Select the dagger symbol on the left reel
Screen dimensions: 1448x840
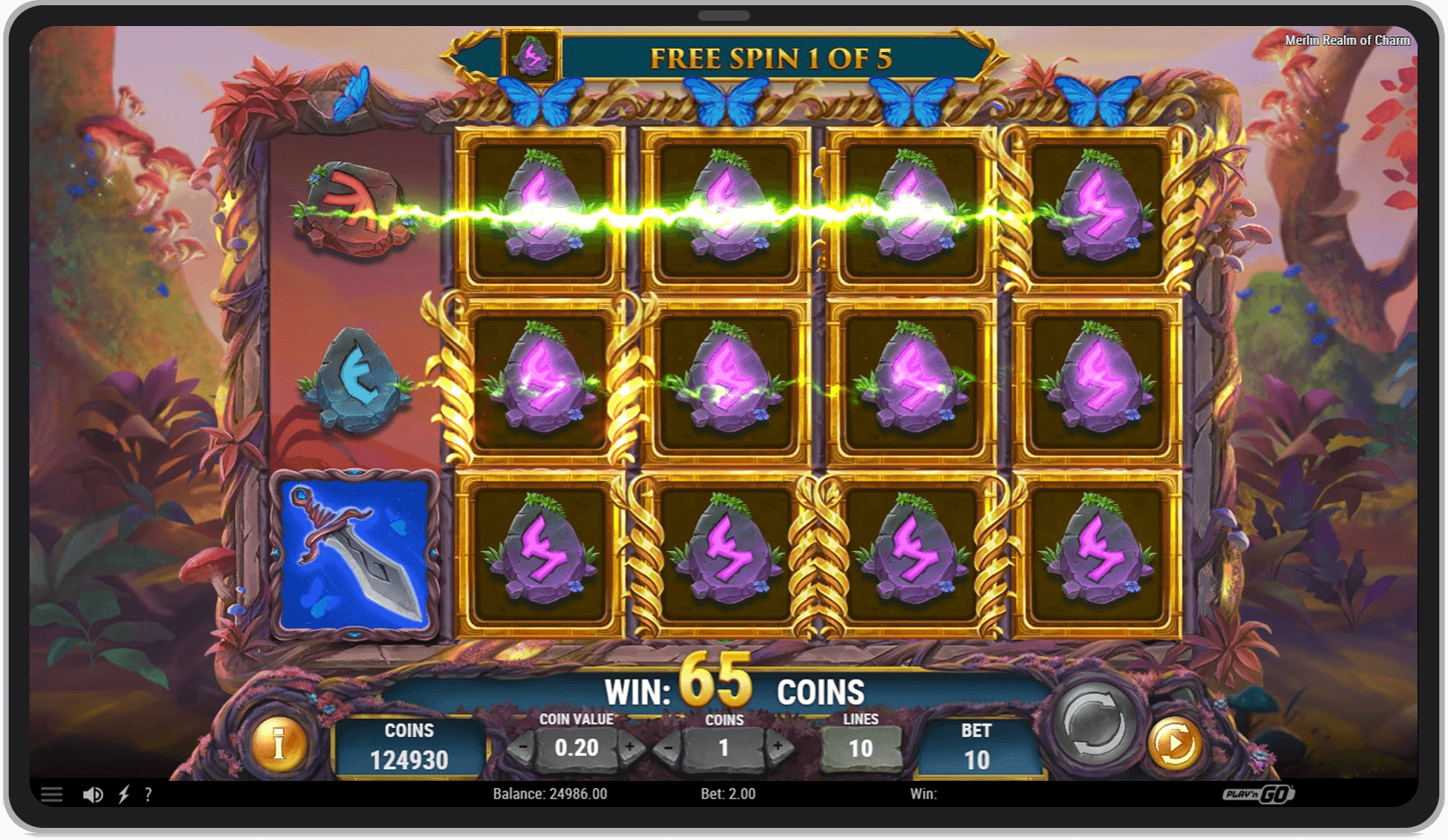pos(354,553)
